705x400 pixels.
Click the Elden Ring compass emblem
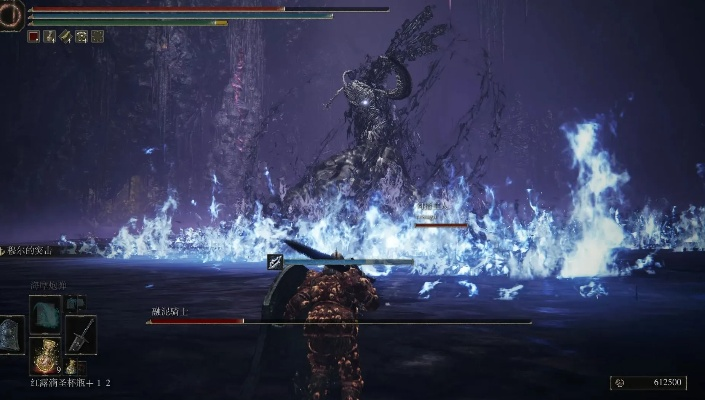(x=12, y=14)
